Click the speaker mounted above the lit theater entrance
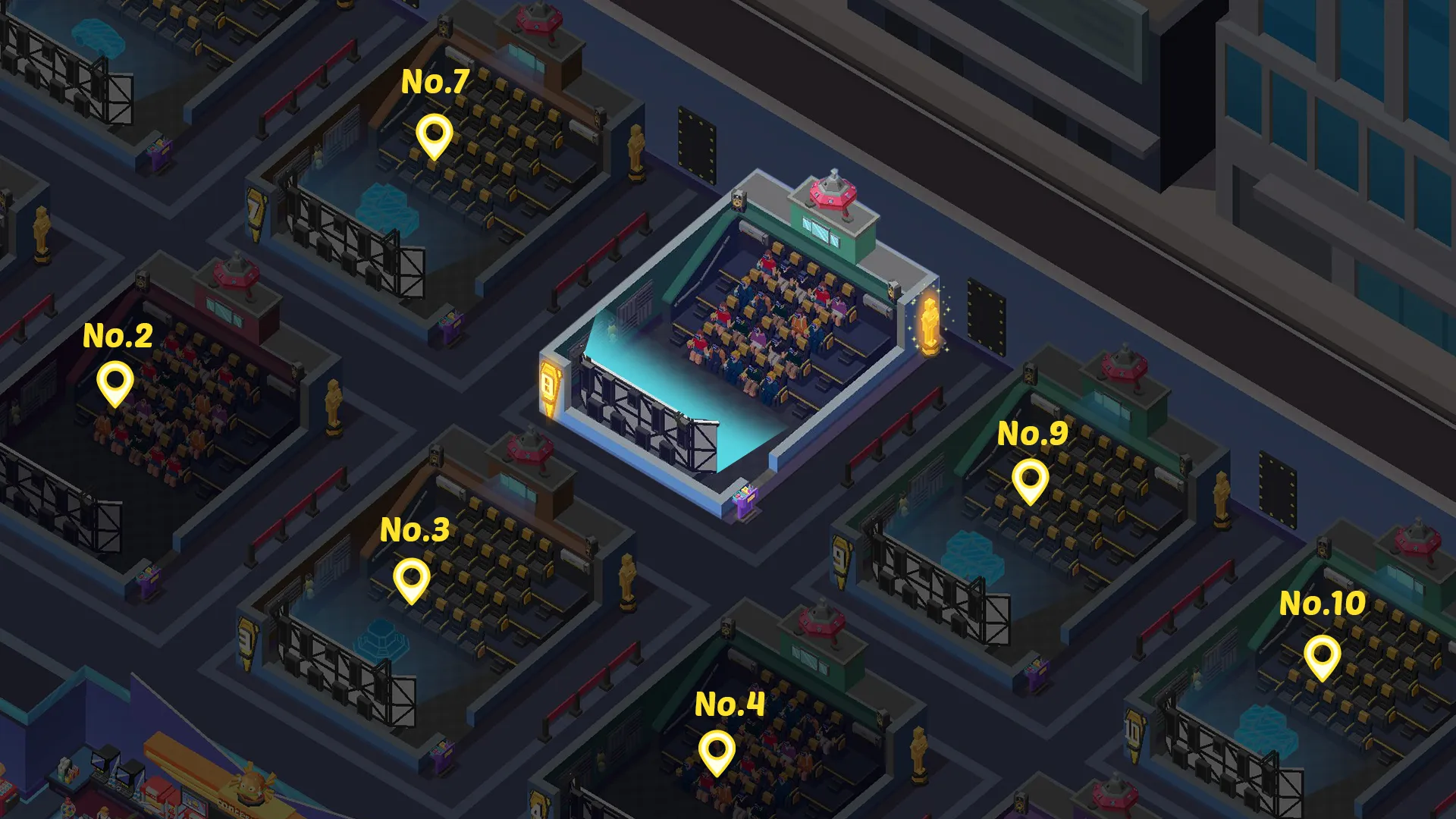Image resolution: width=1456 pixels, height=819 pixels. [x=738, y=201]
